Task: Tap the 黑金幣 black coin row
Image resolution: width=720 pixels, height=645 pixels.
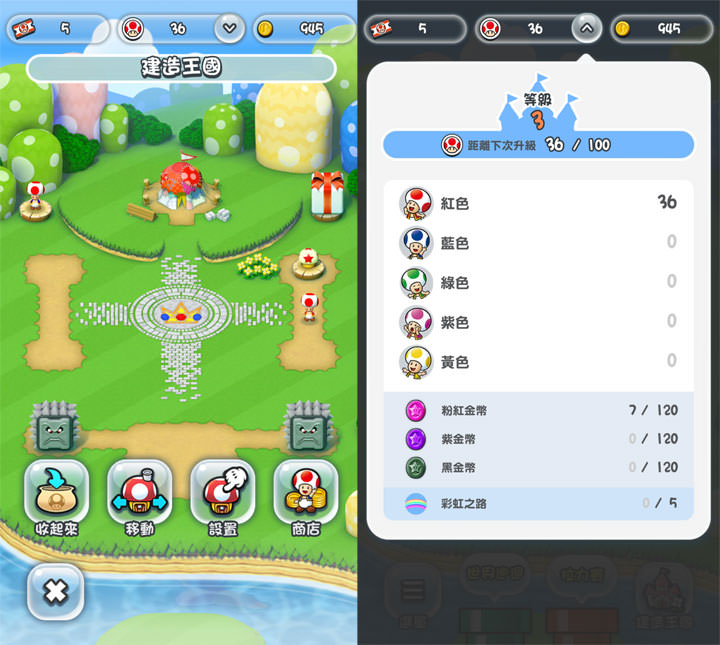Action: [x=538, y=467]
